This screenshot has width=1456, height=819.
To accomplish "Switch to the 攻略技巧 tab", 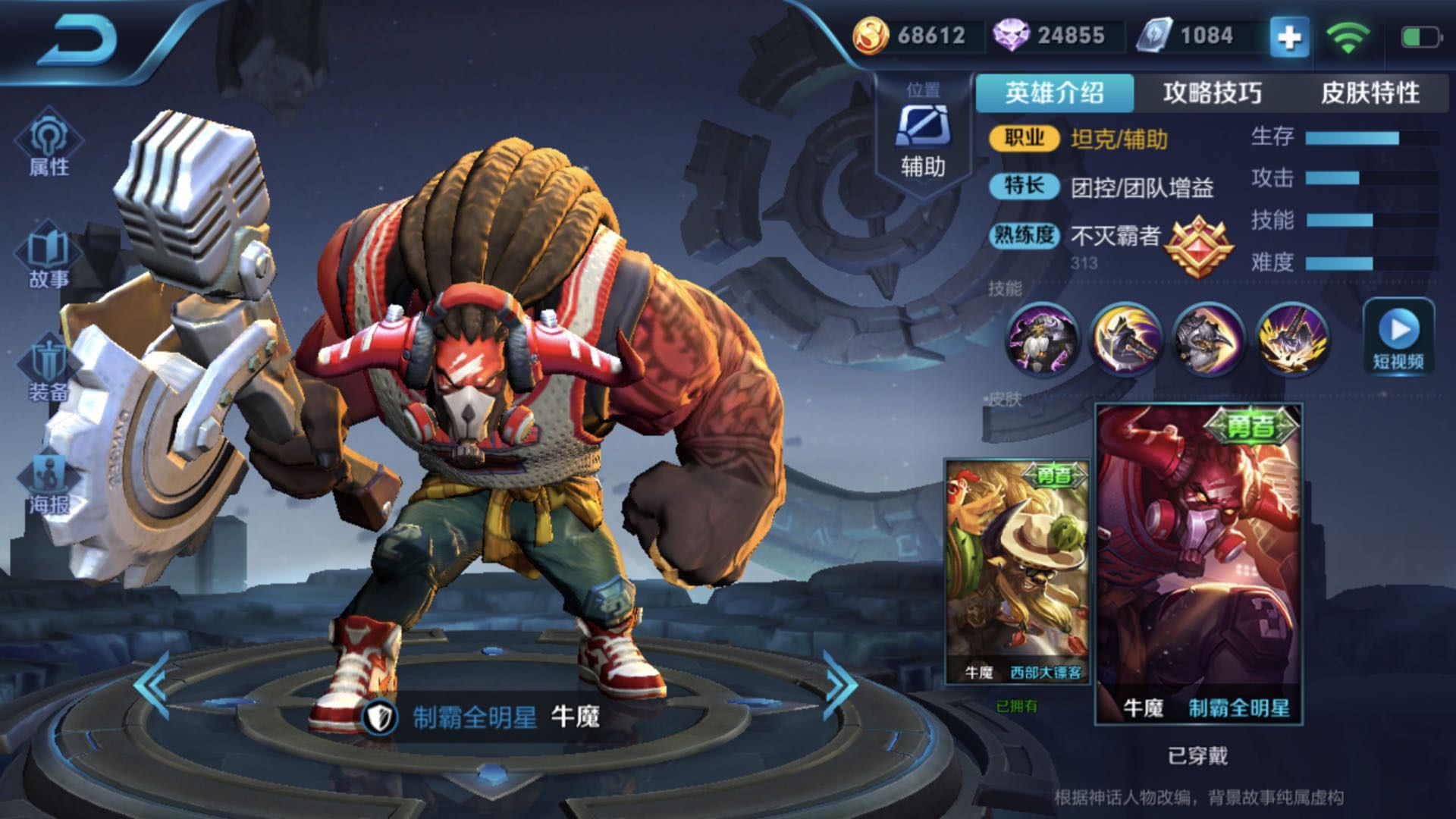I will click(1212, 93).
